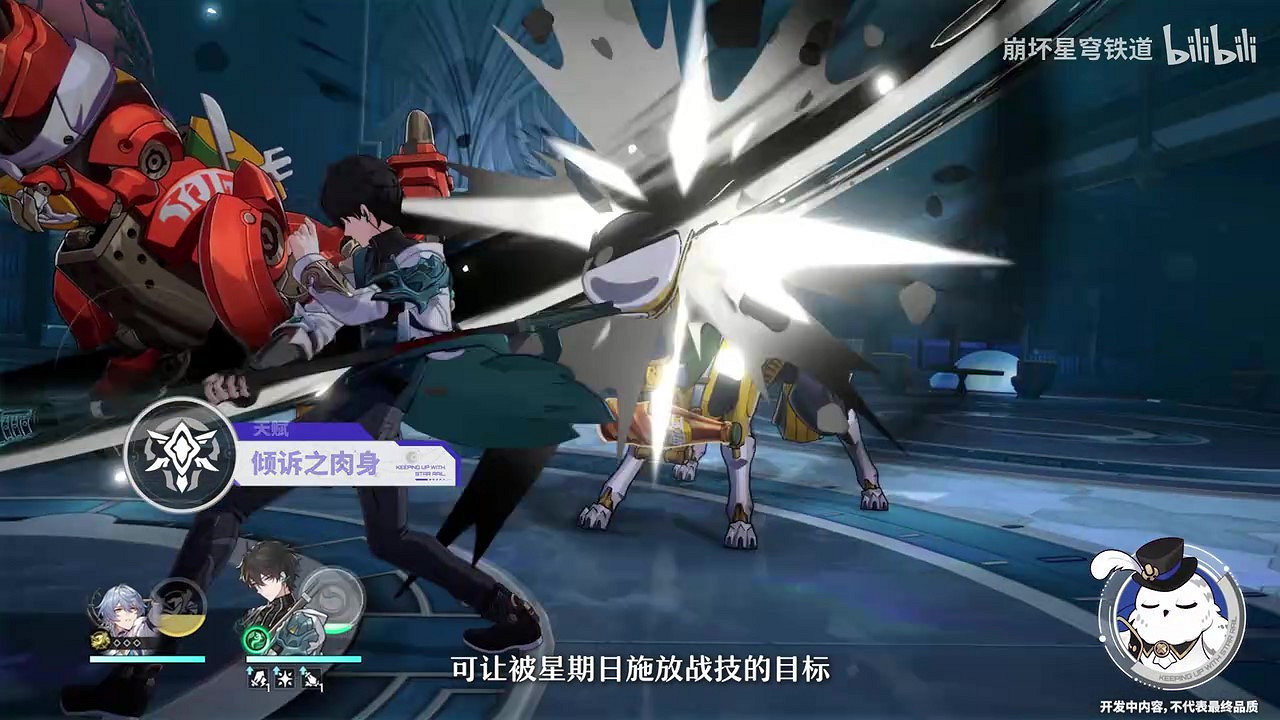The width and height of the screenshot is (1280, 720).
Task: Expand the KEEPING UP WITH STAR RAIL label
Action: [x=420, y=468]
